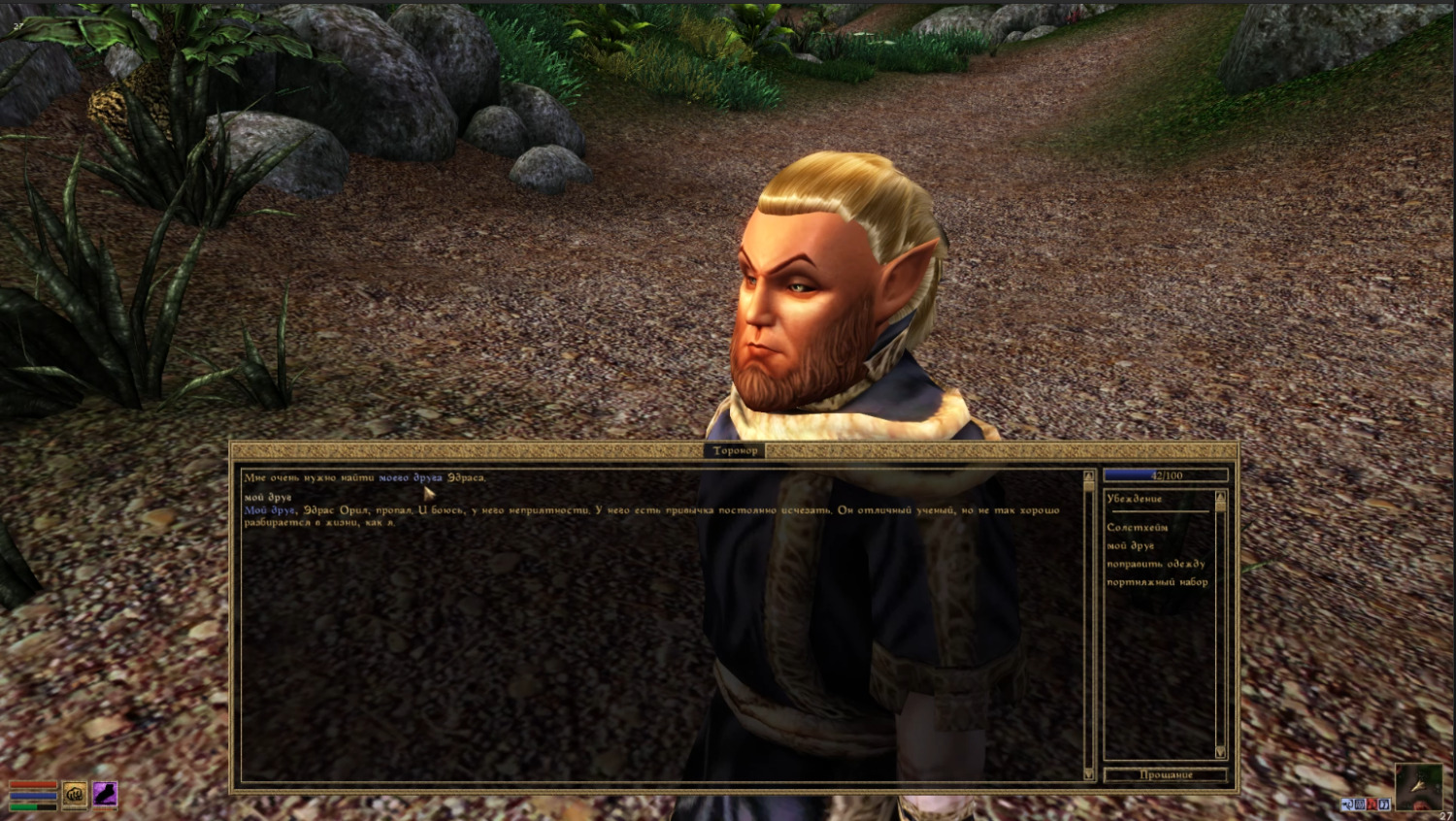Select the topic портняжный набор
The image size is (1456, 821).
click(1157, 582)
